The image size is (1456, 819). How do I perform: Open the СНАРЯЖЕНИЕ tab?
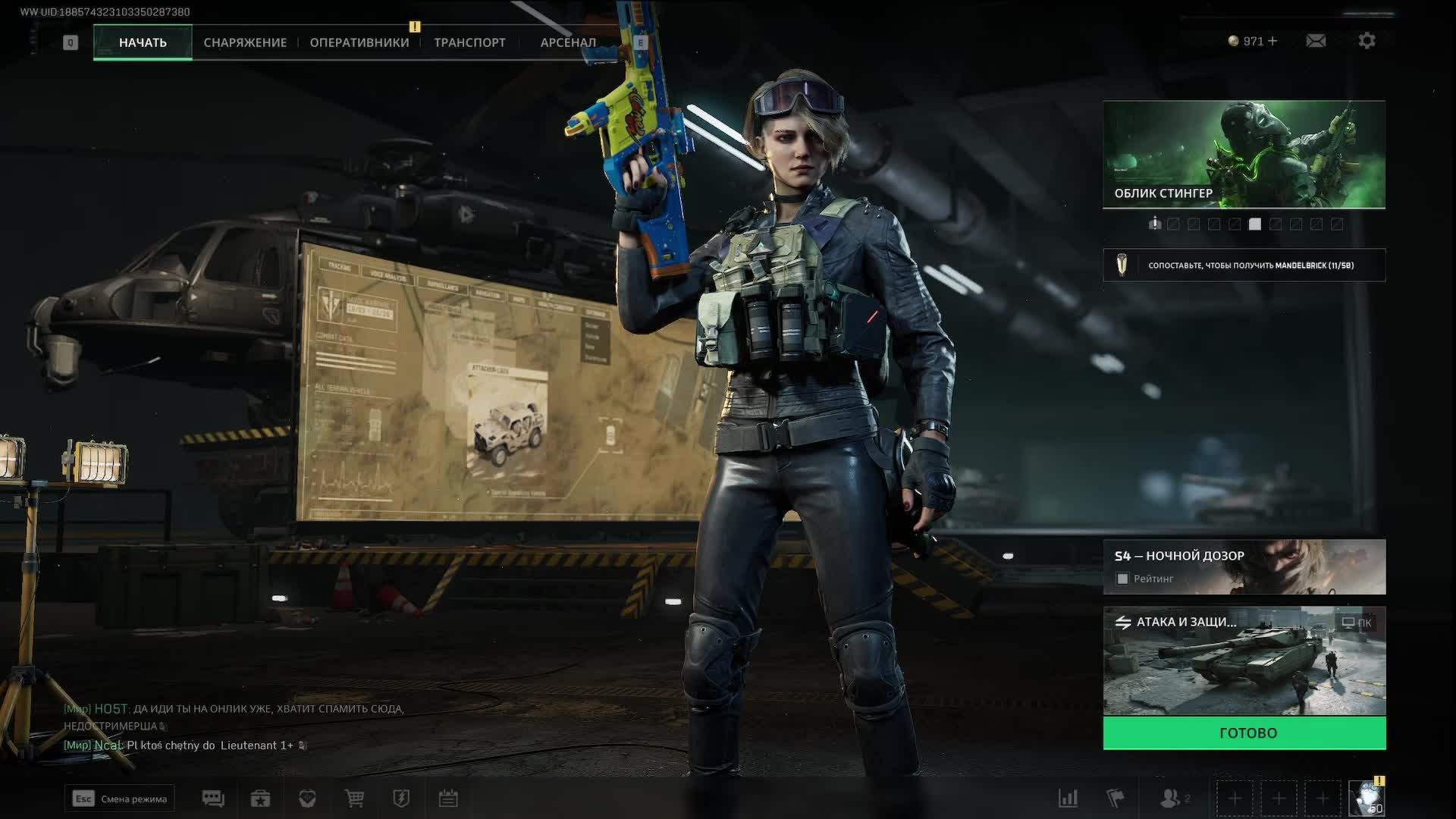(245, 42)
